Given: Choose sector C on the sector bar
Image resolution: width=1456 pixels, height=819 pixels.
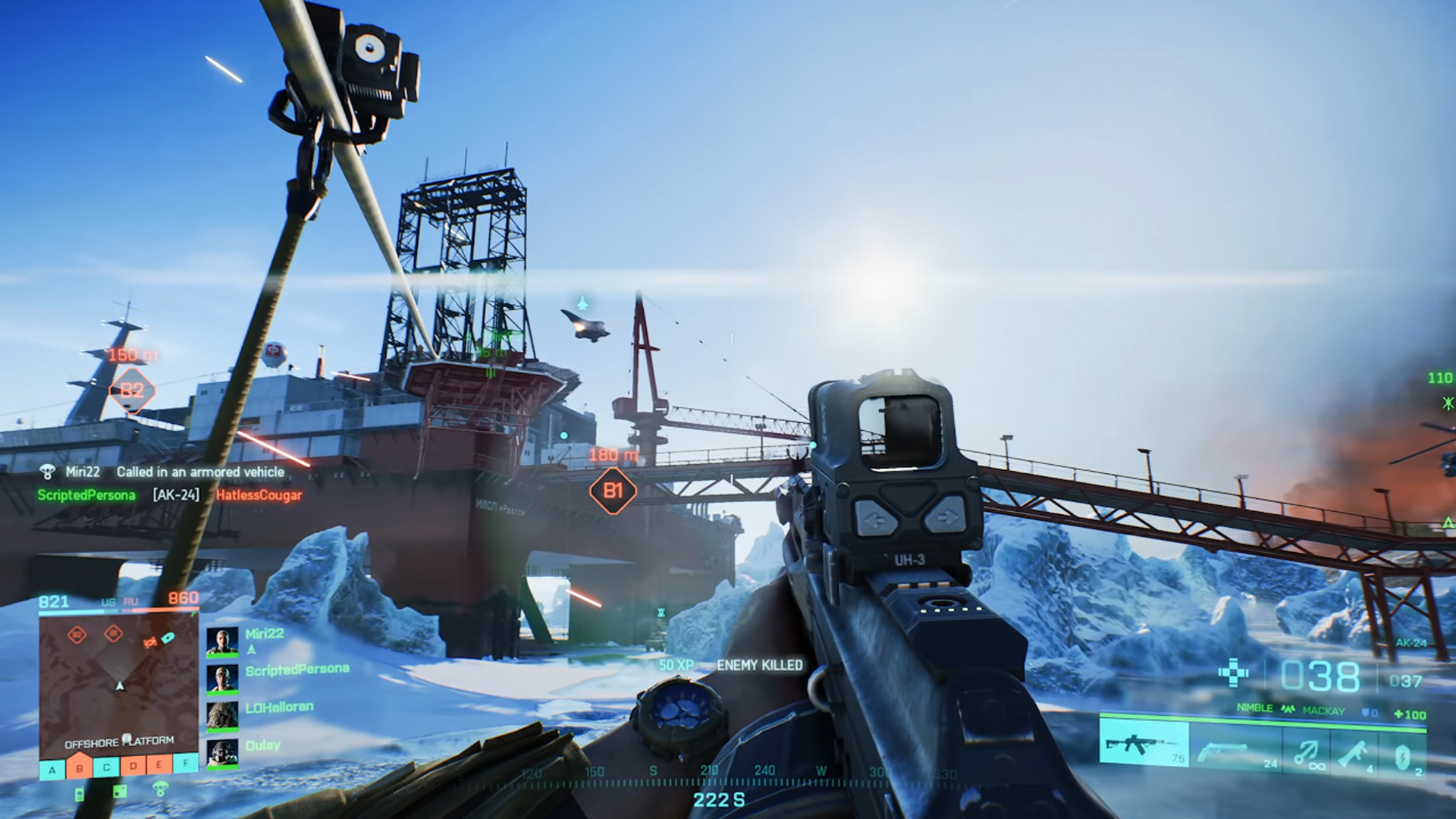Looking at the screenshot, I should pos(106,767).
